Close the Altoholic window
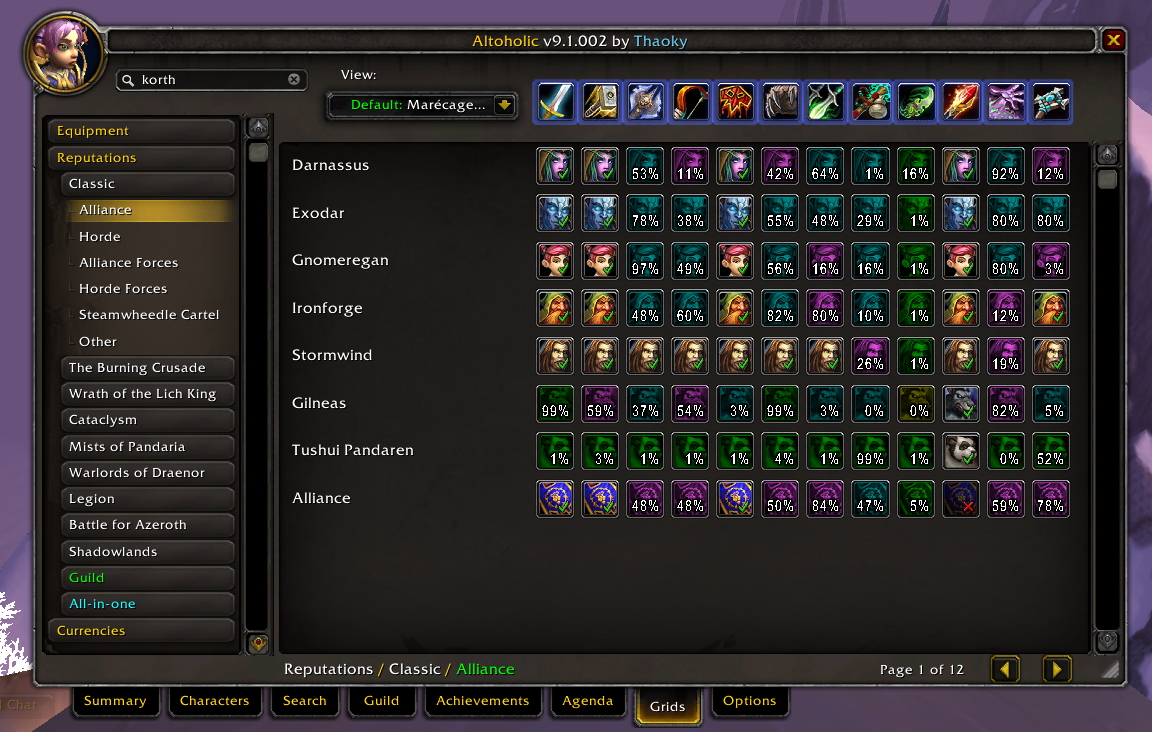 (x=1113, y=41)
